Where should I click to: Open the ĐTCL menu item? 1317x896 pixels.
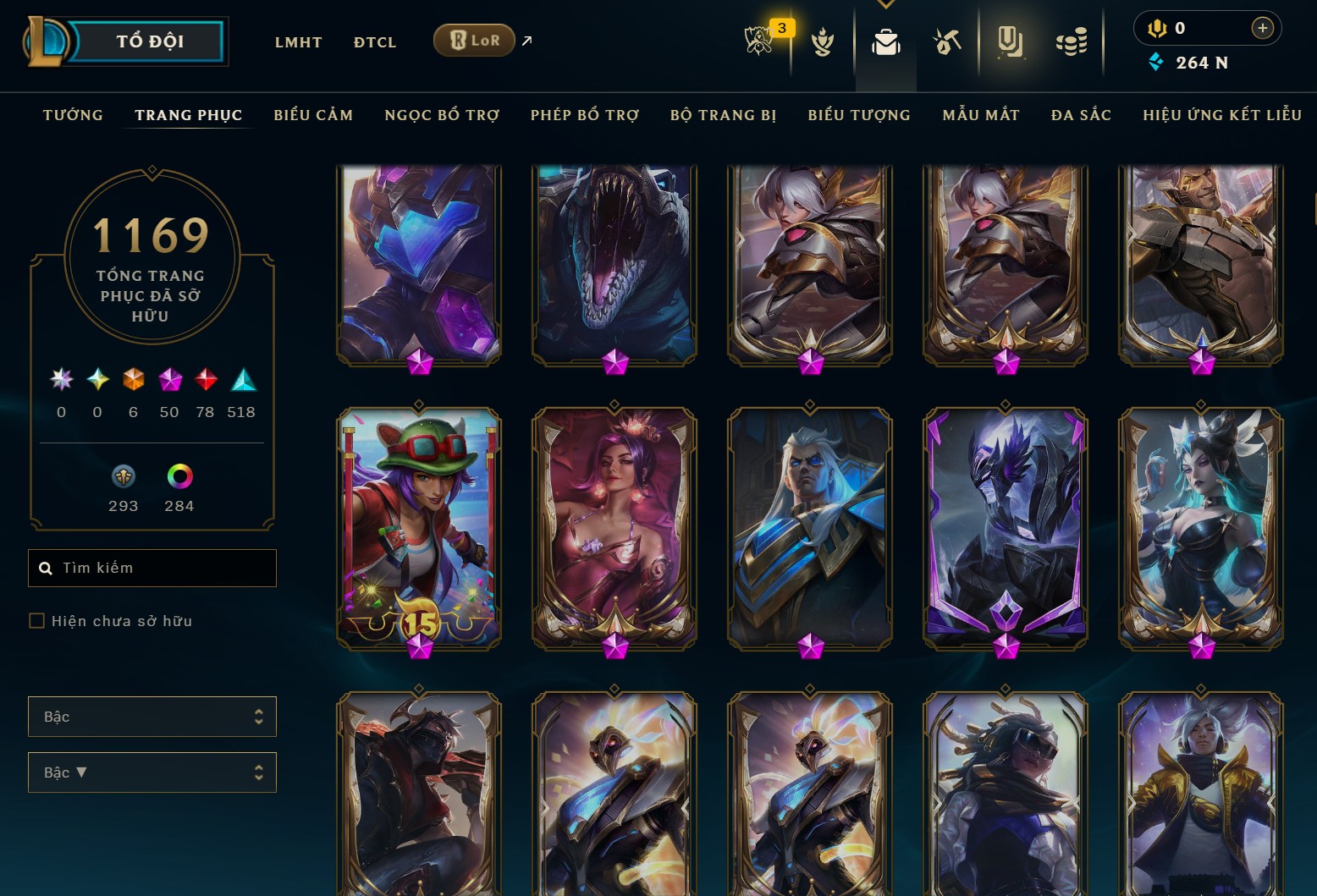(374, 41)
